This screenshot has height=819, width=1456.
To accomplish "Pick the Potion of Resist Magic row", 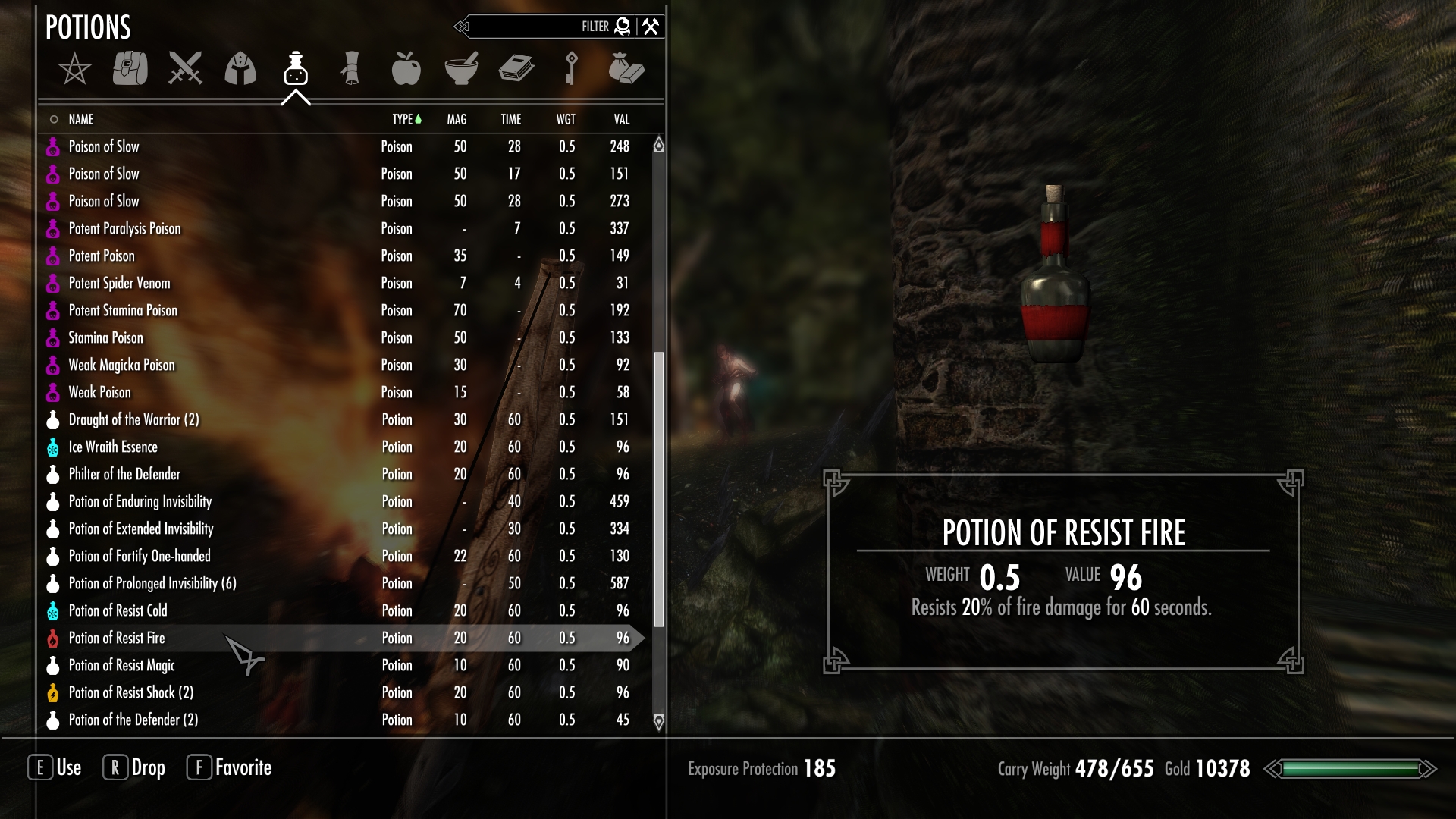I will tap(122, 665).
